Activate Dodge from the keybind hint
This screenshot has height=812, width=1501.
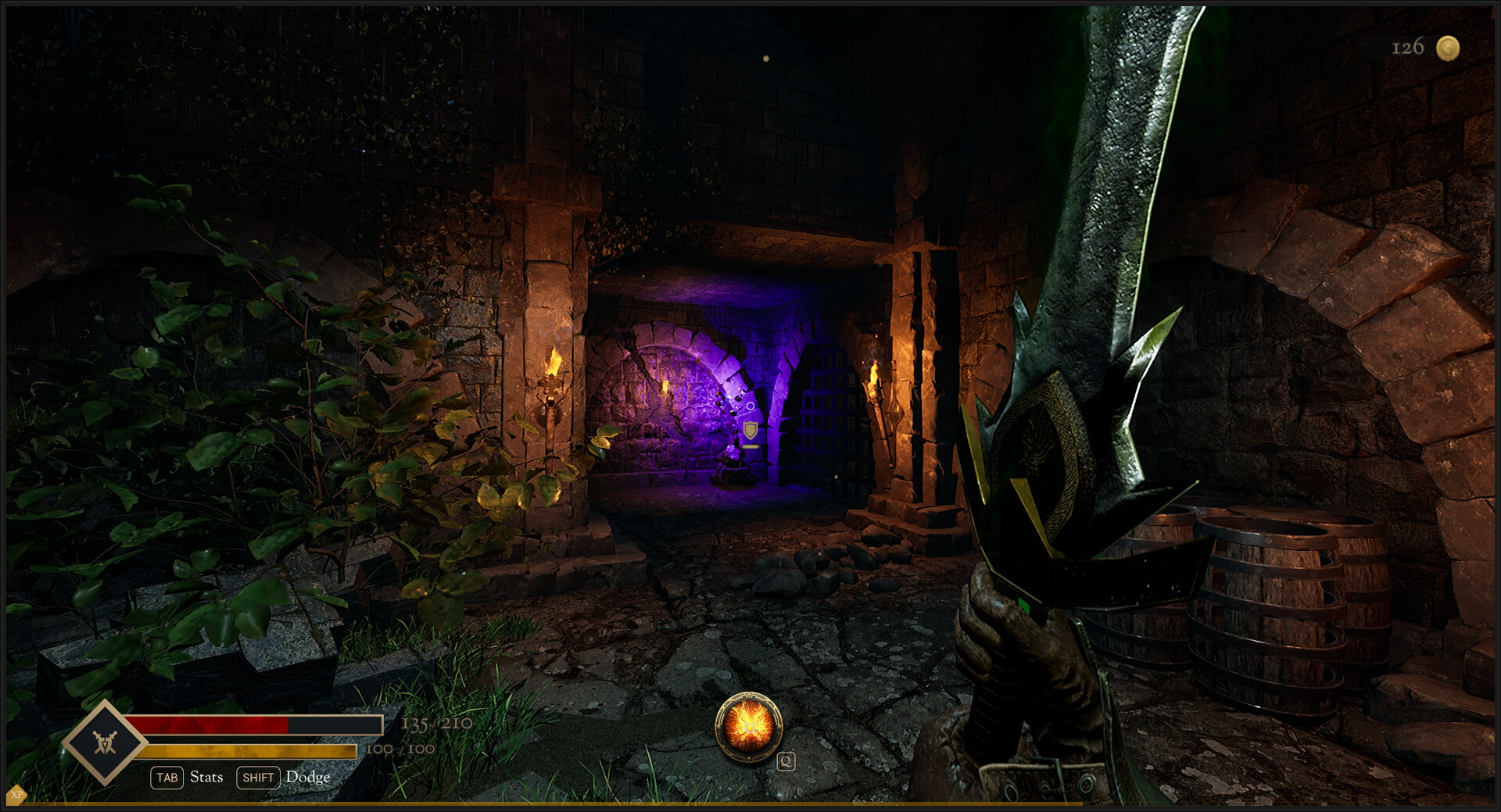tap(308, 778)
